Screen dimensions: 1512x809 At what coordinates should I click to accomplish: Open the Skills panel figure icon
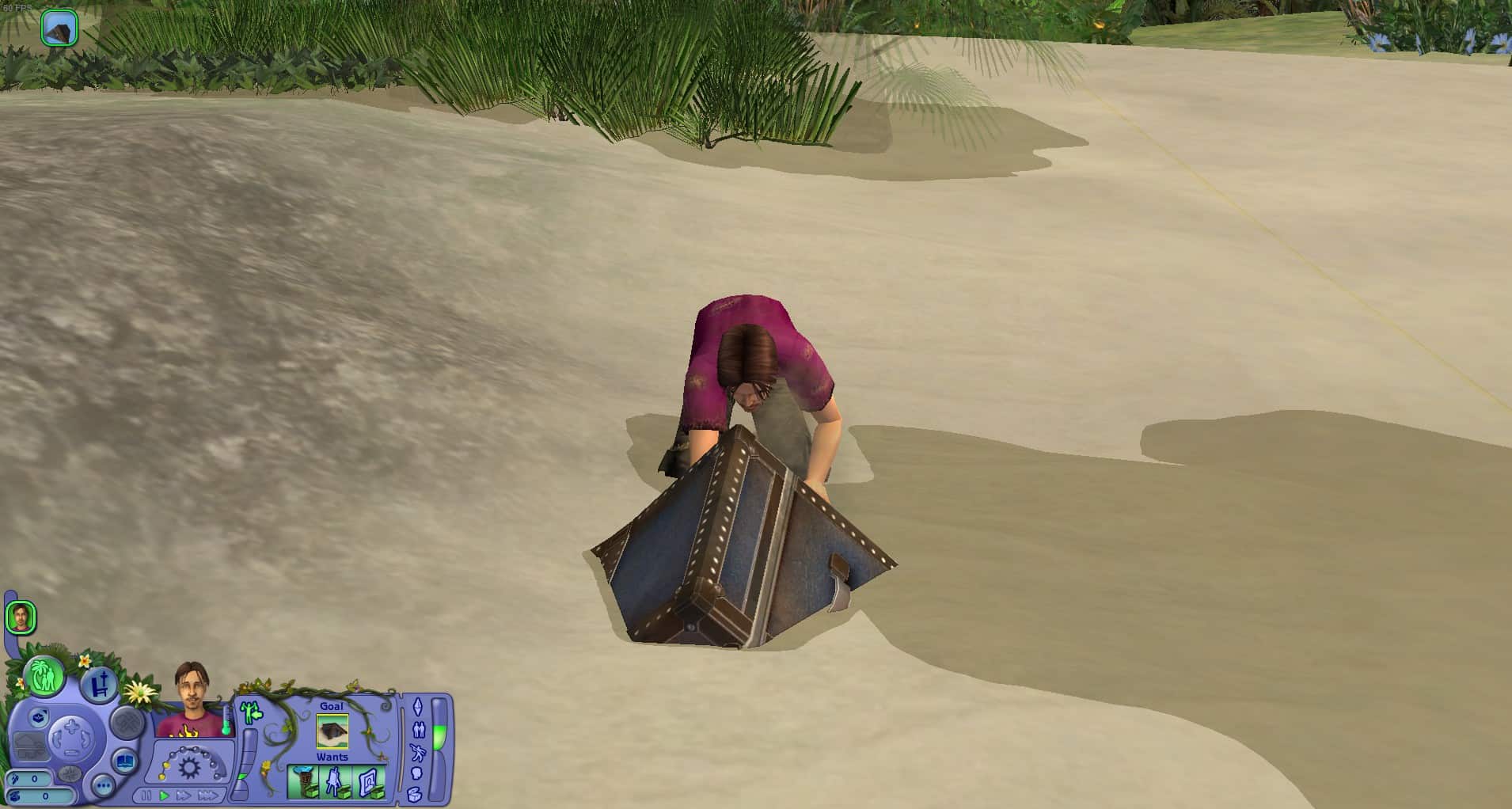coord(418,752)
